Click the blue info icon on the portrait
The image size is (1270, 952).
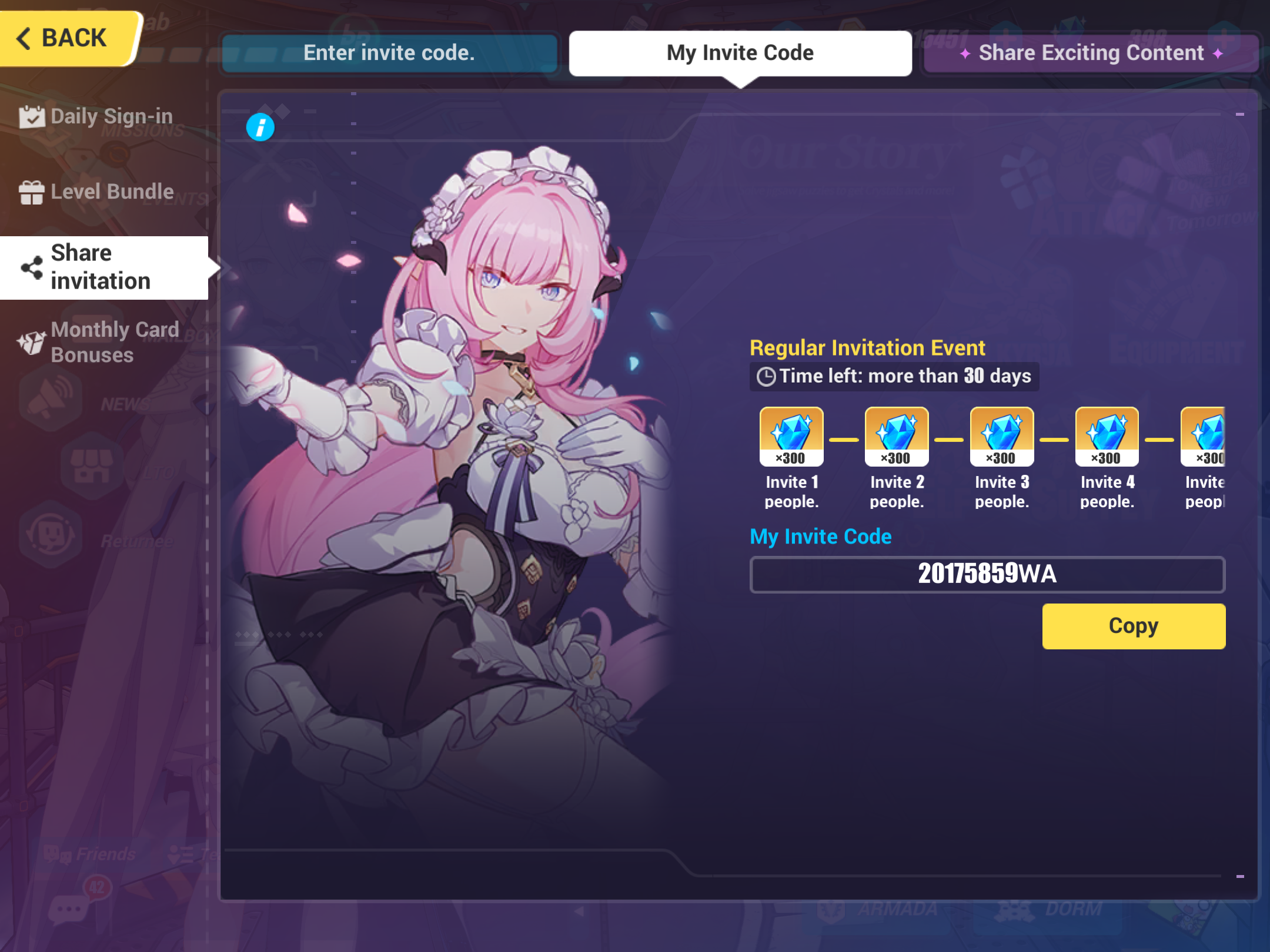coord(260,127)
